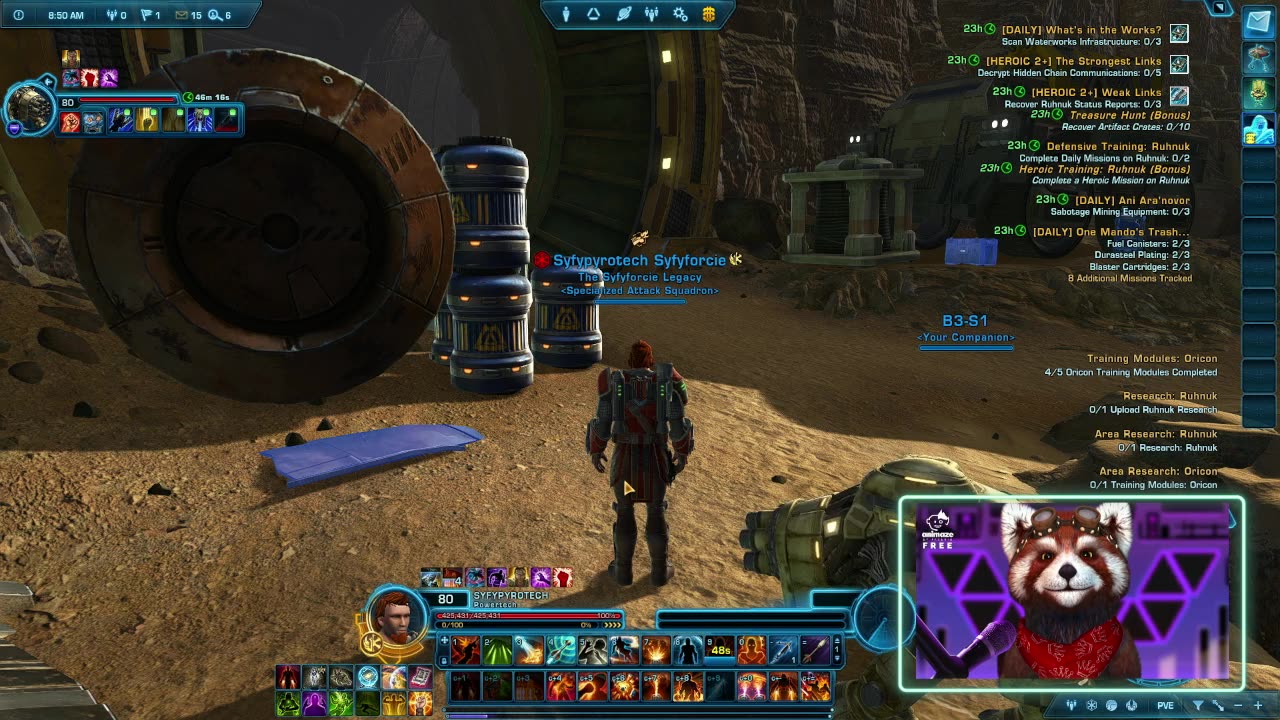Toggle the PVE mode button

(1165, 705)
